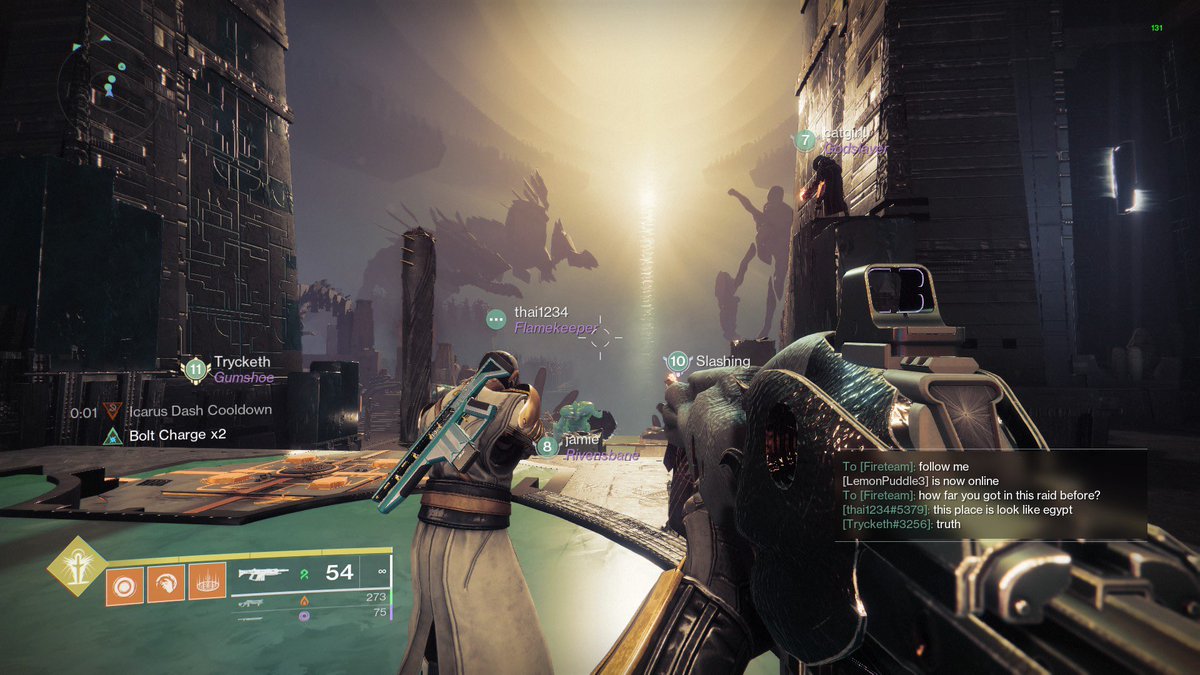Click the golden Super ability diamond icon
Viewport: 1200px width, 675px height.
click(x=76, y=566)
